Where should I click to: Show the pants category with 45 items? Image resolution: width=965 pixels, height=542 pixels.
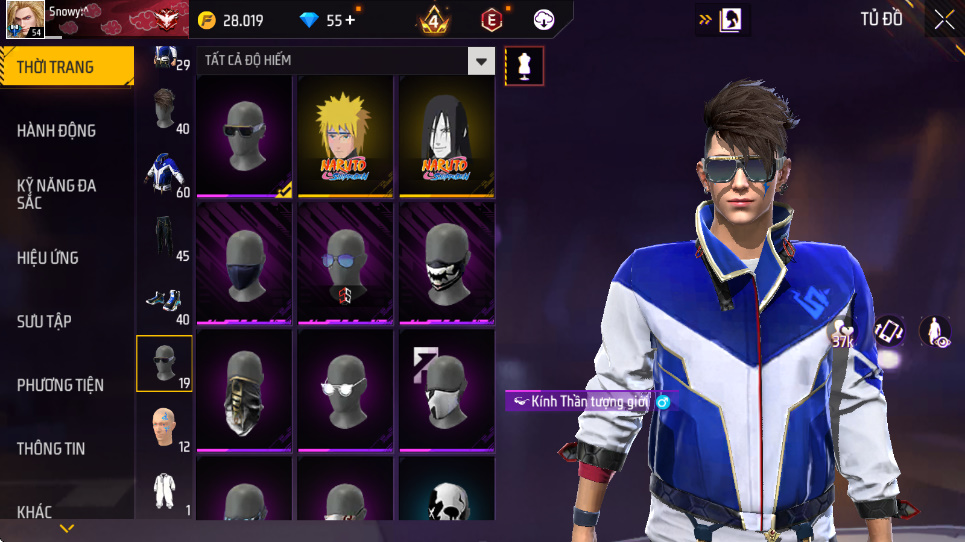pyautogui.click(x=165, y=238)
